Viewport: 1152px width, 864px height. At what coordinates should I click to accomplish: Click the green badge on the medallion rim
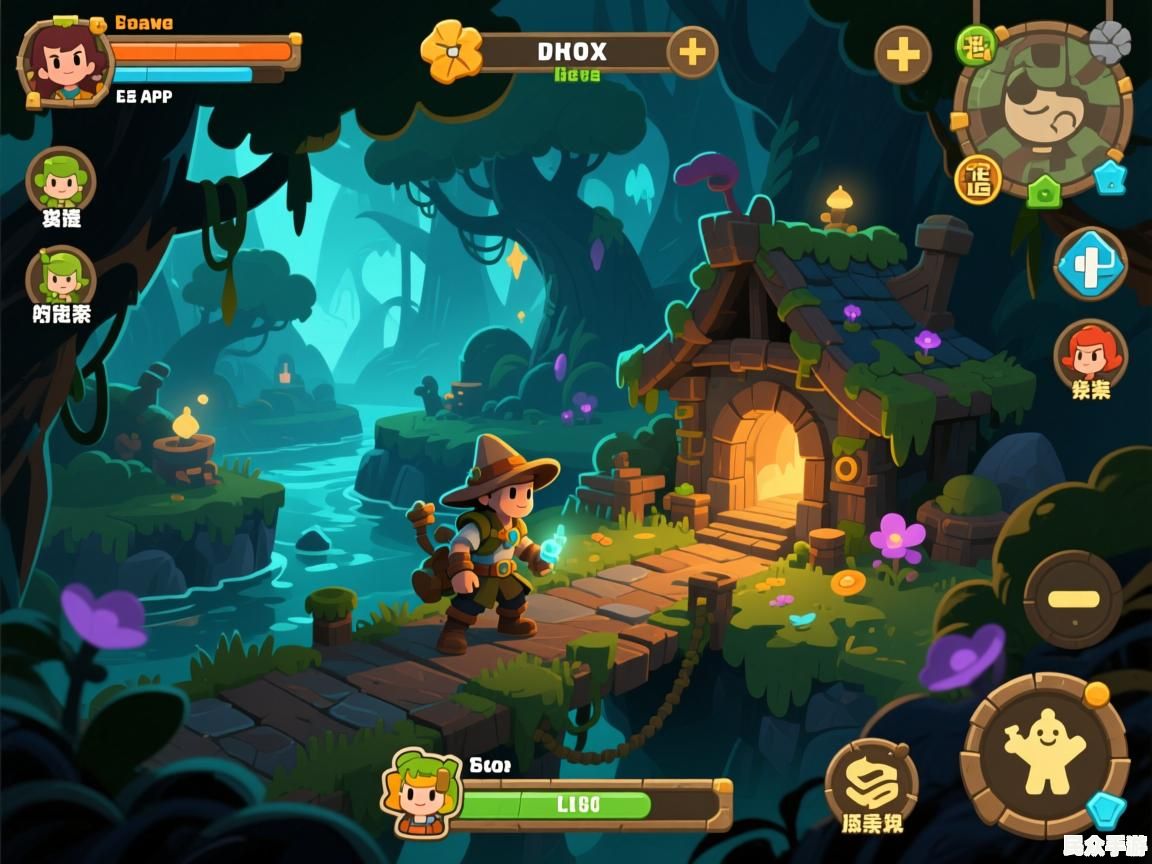click(x=975, y=45)
